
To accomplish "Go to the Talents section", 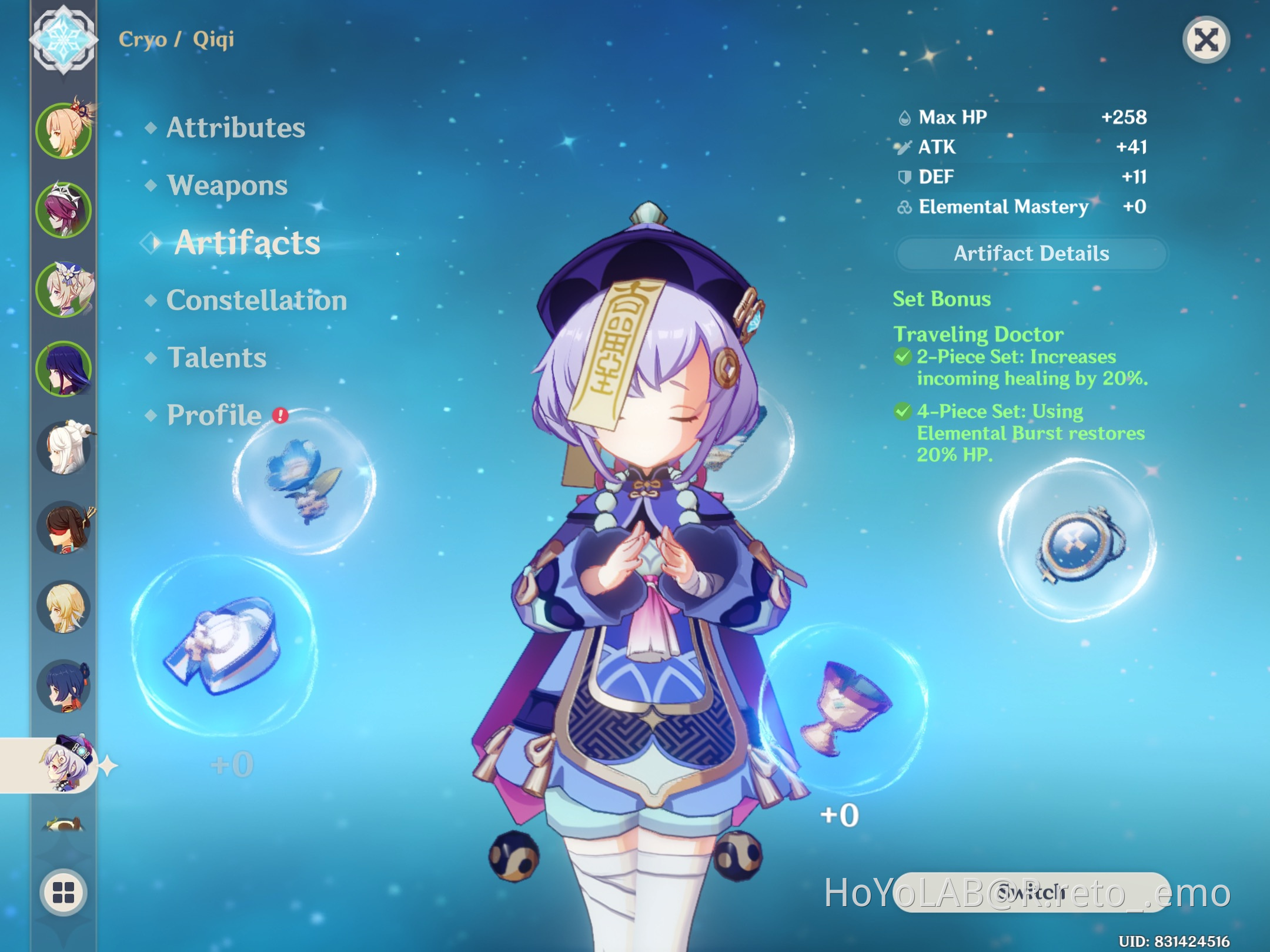I will pos(216,357).
